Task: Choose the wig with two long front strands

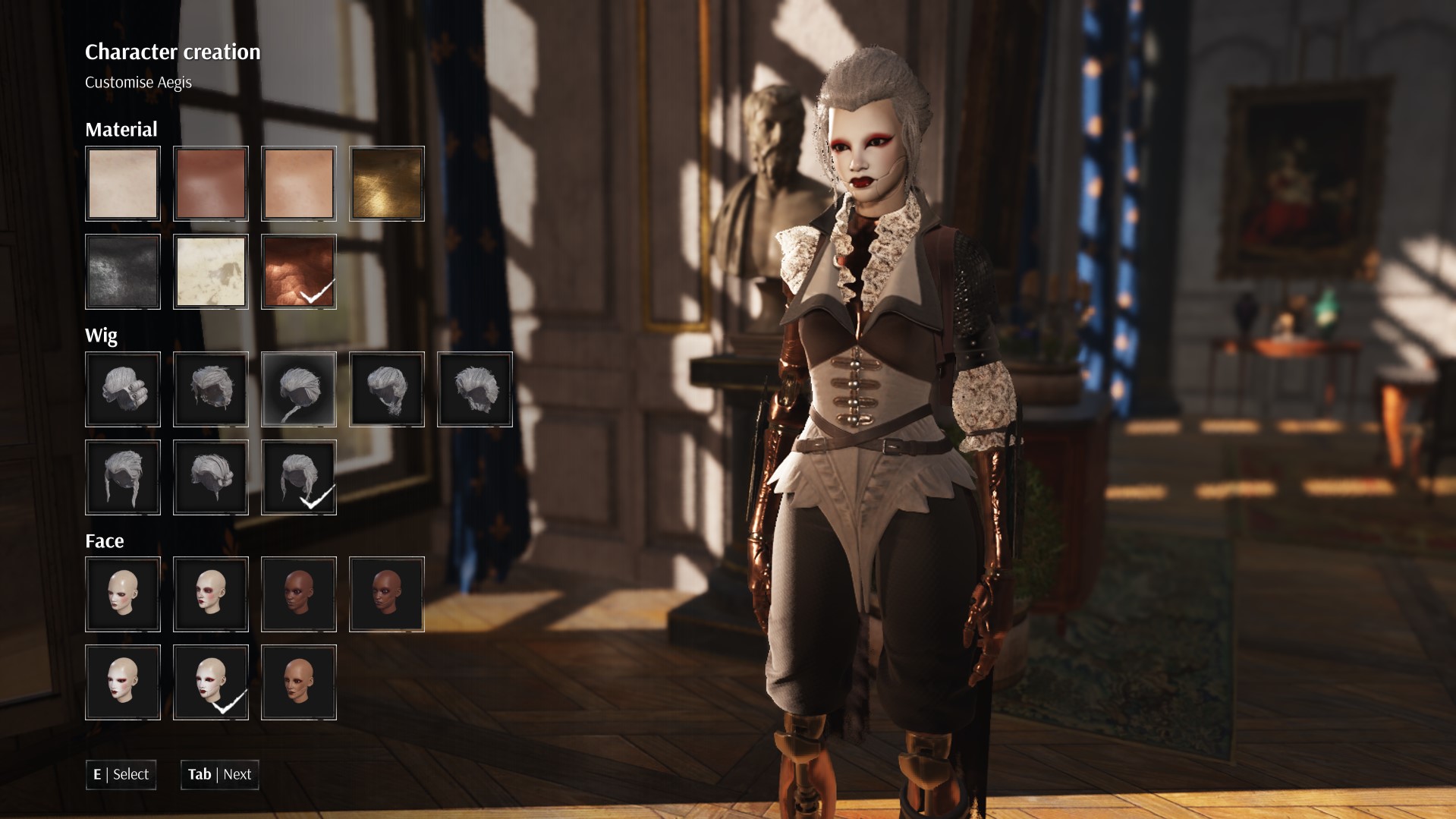Action: coord(123,477)
